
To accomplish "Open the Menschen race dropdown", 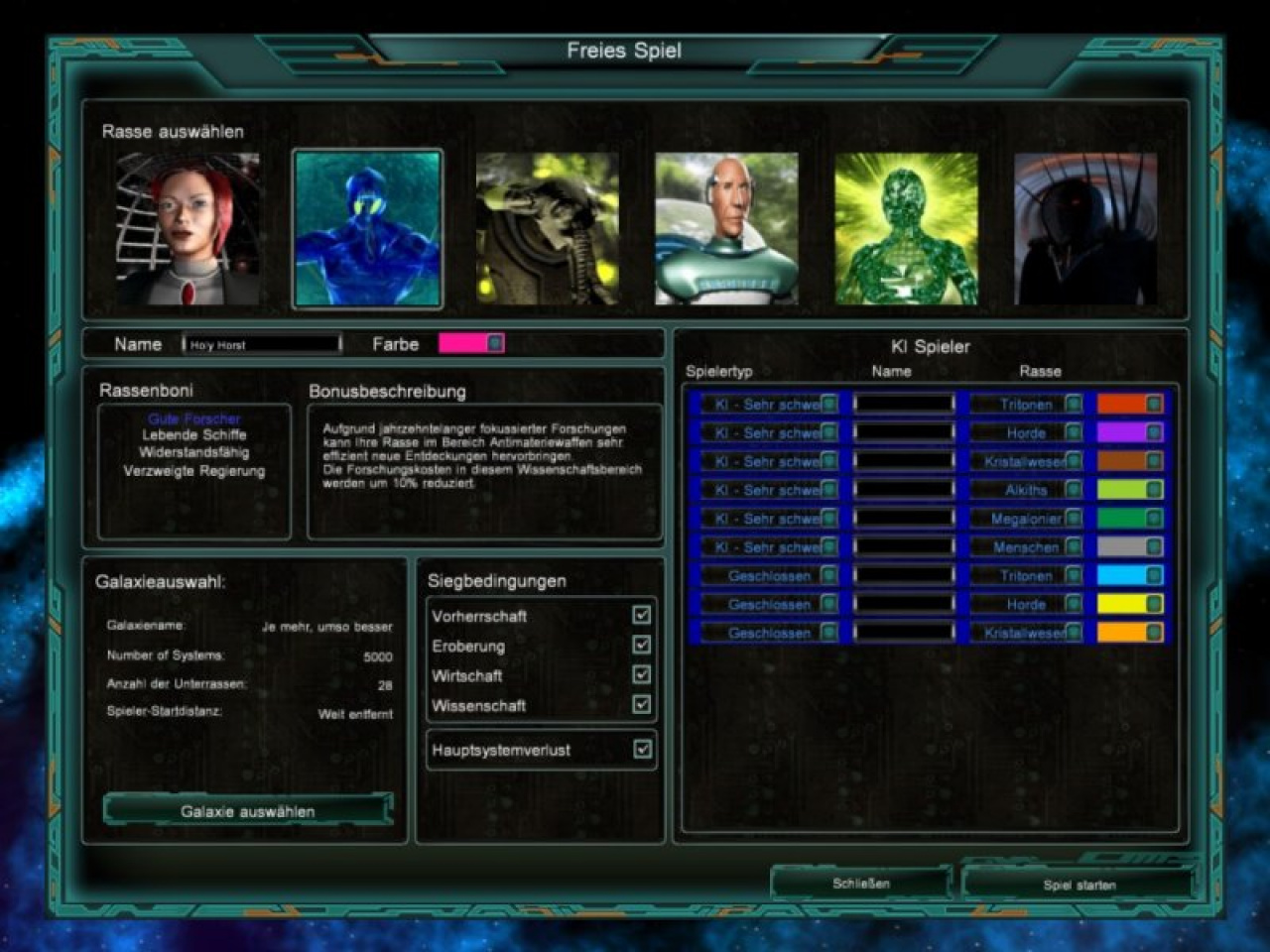I will (1074, 547).
